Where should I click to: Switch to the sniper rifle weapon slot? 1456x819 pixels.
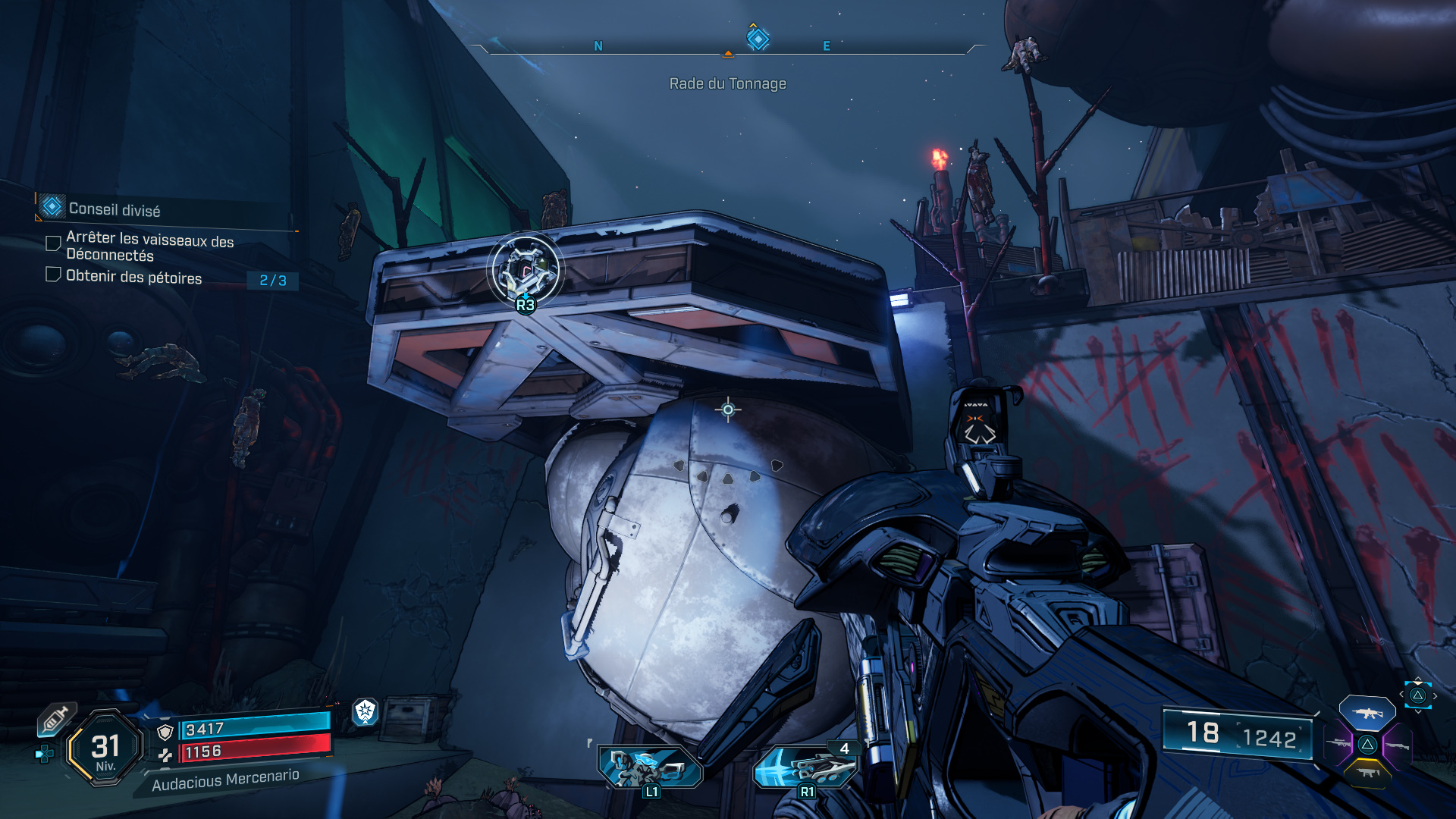tap(1337, 744)
